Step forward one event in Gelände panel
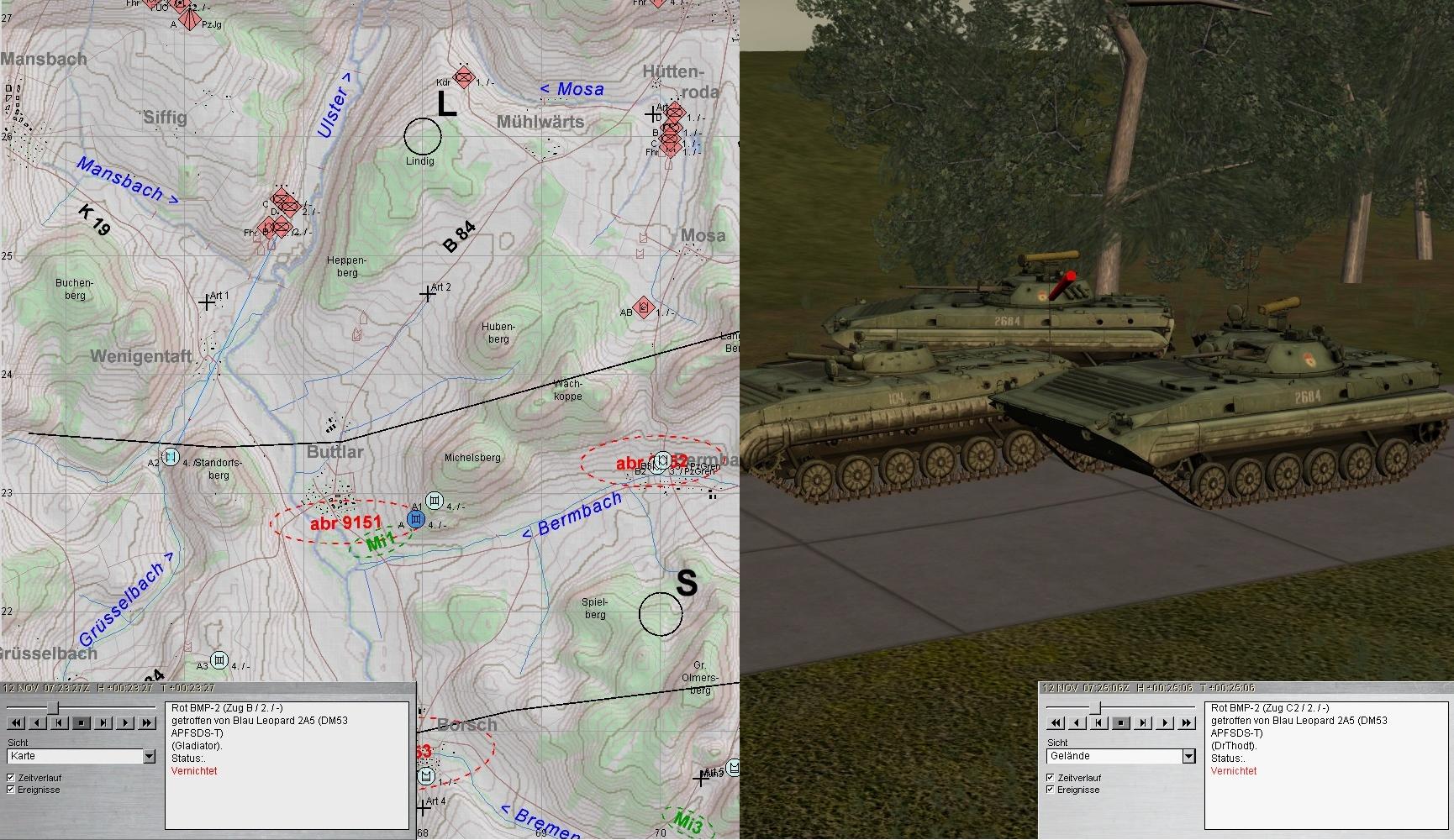 pyautogui.click(x=1143, y=722)
